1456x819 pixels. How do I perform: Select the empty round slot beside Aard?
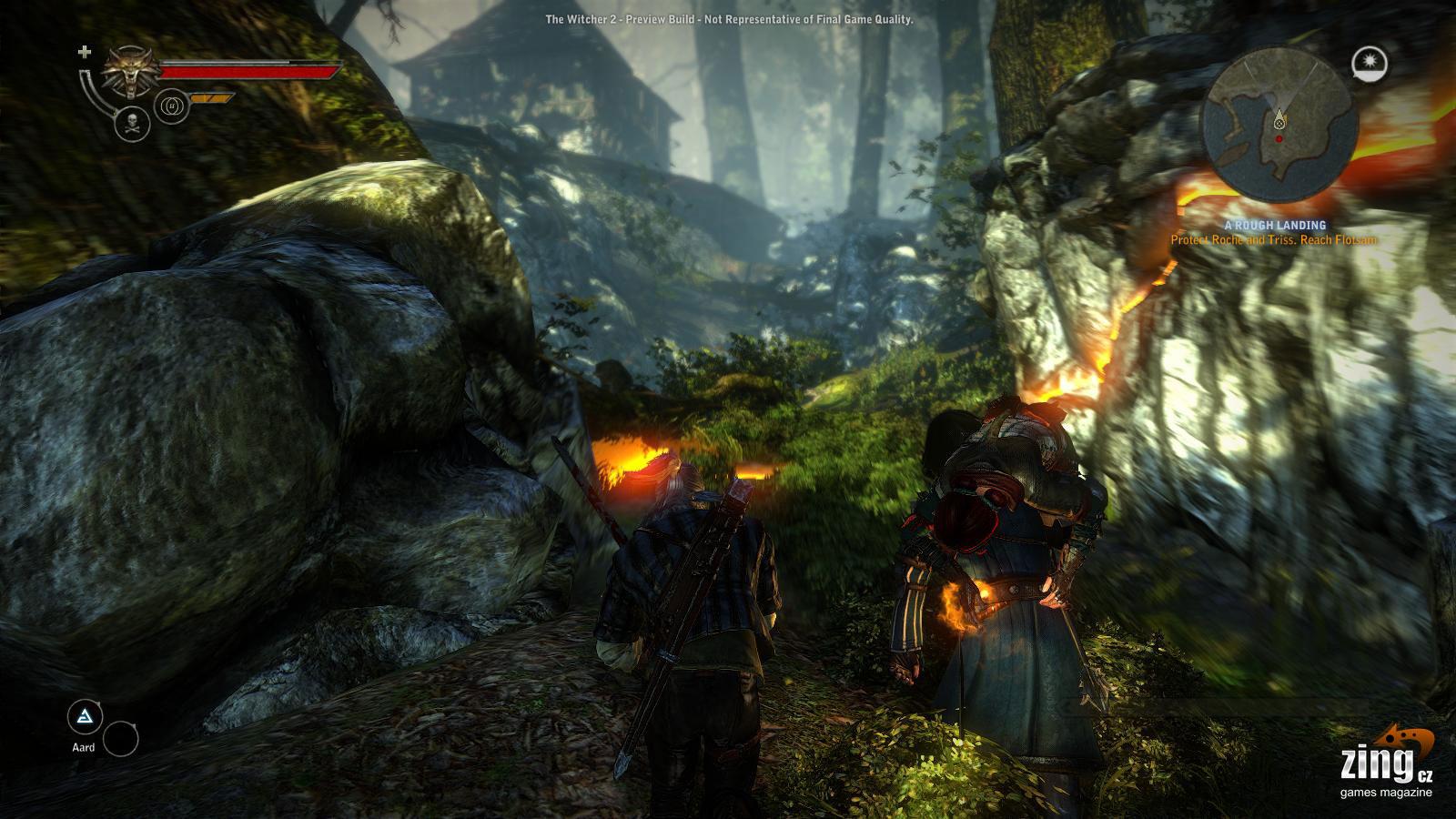tap(120, 740)
